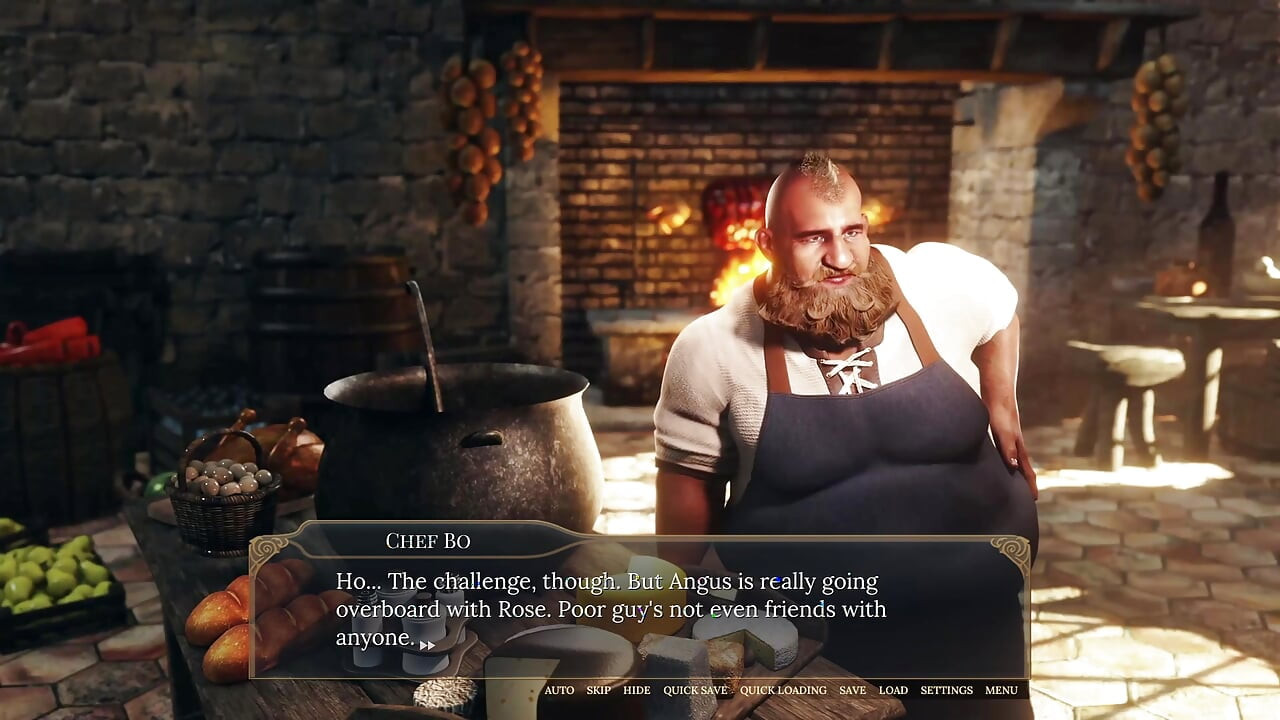Click Quick Save in the bottom bar
The width and height of the screenshot is (1280, 720).
[x=695, y=690]
